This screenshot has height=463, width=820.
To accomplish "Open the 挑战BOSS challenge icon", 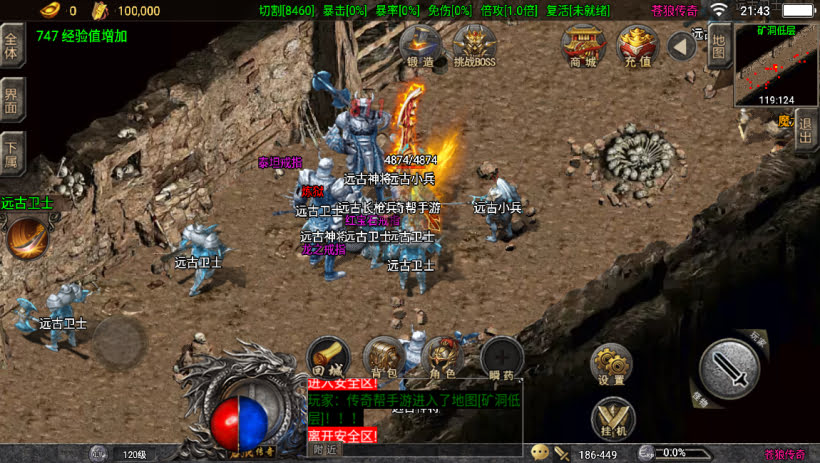I will [x=474, y=46].
